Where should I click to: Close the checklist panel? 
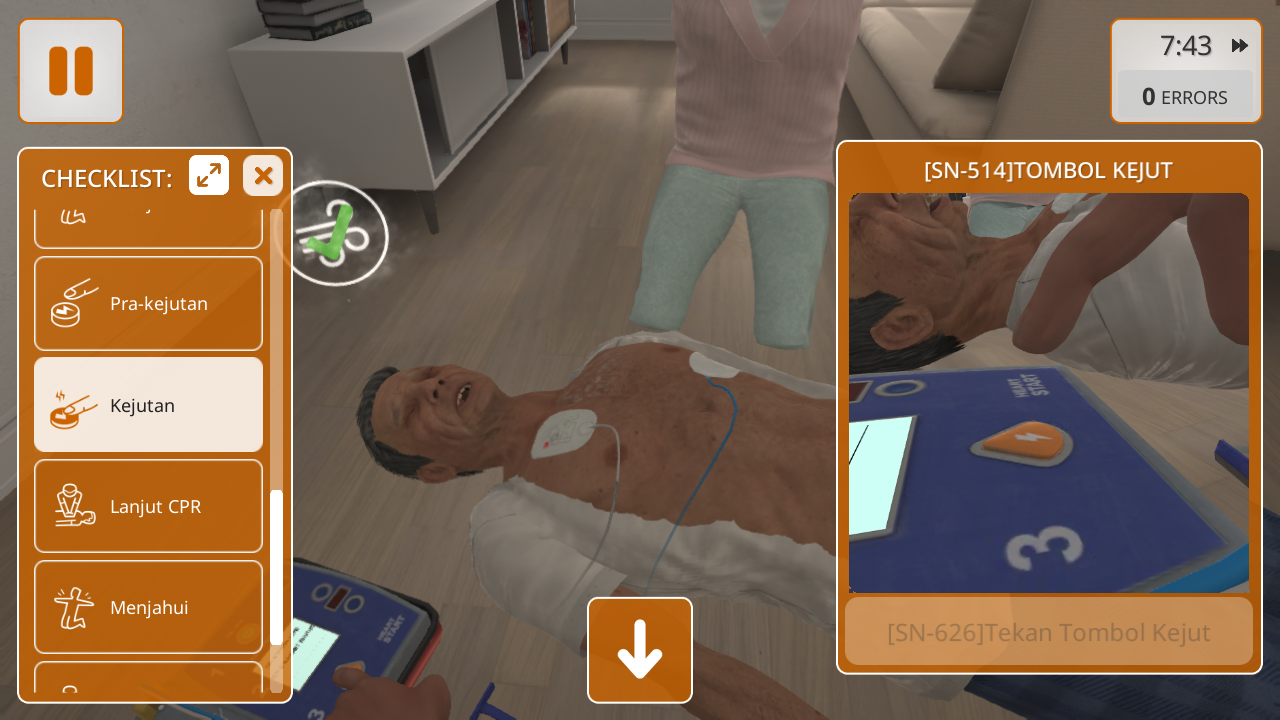pos(263,176)
